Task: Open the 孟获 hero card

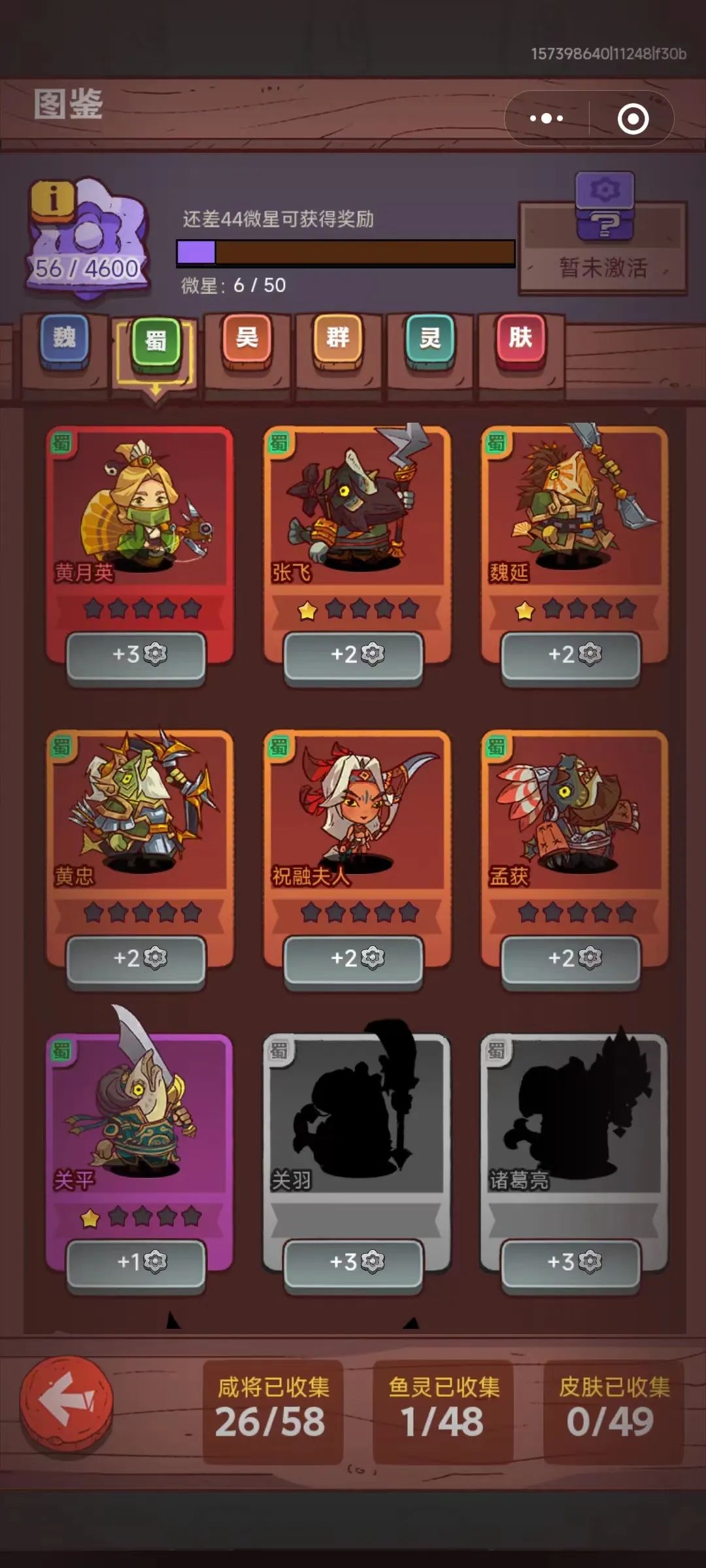Action: (575, 813)
